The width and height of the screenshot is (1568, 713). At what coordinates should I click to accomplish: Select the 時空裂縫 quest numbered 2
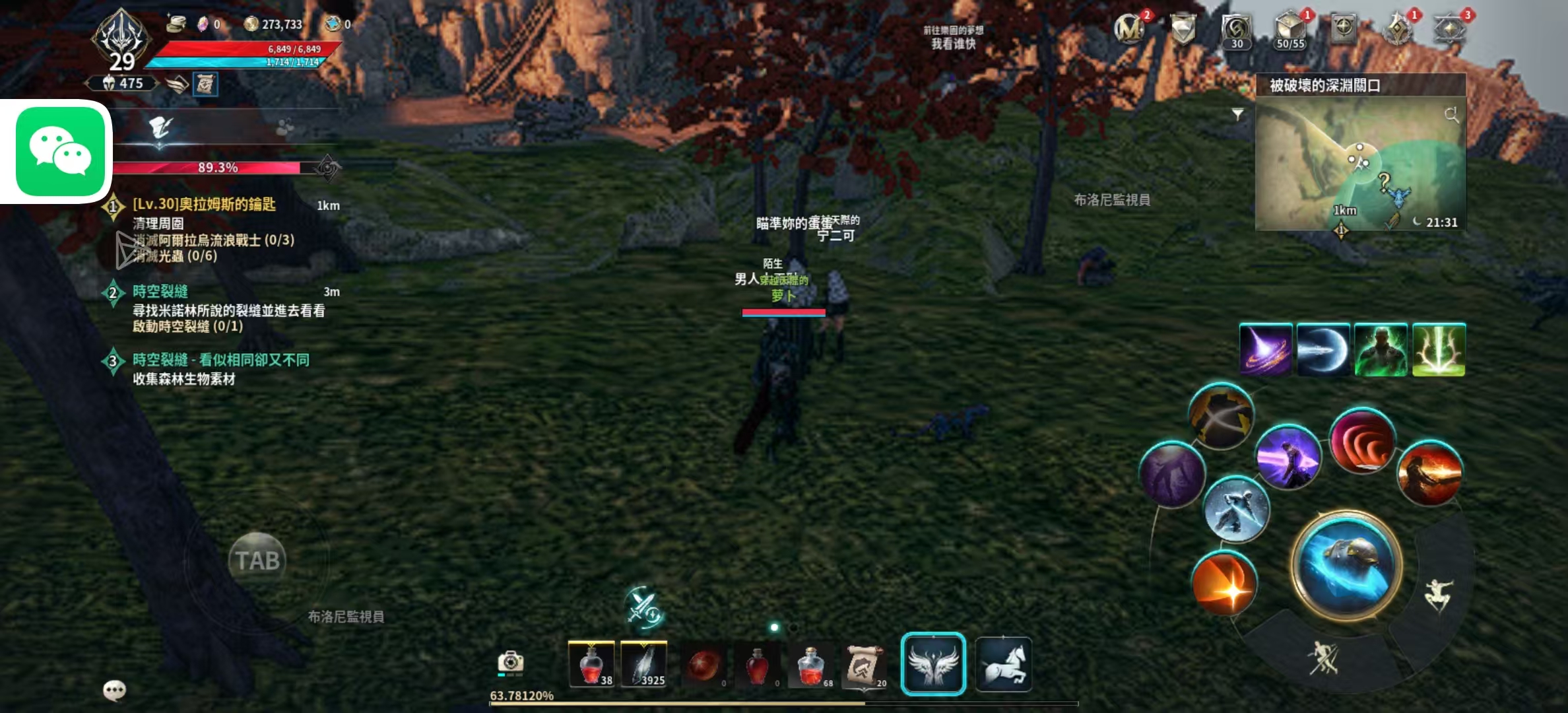pyautogui.click(x=160, y=292)
